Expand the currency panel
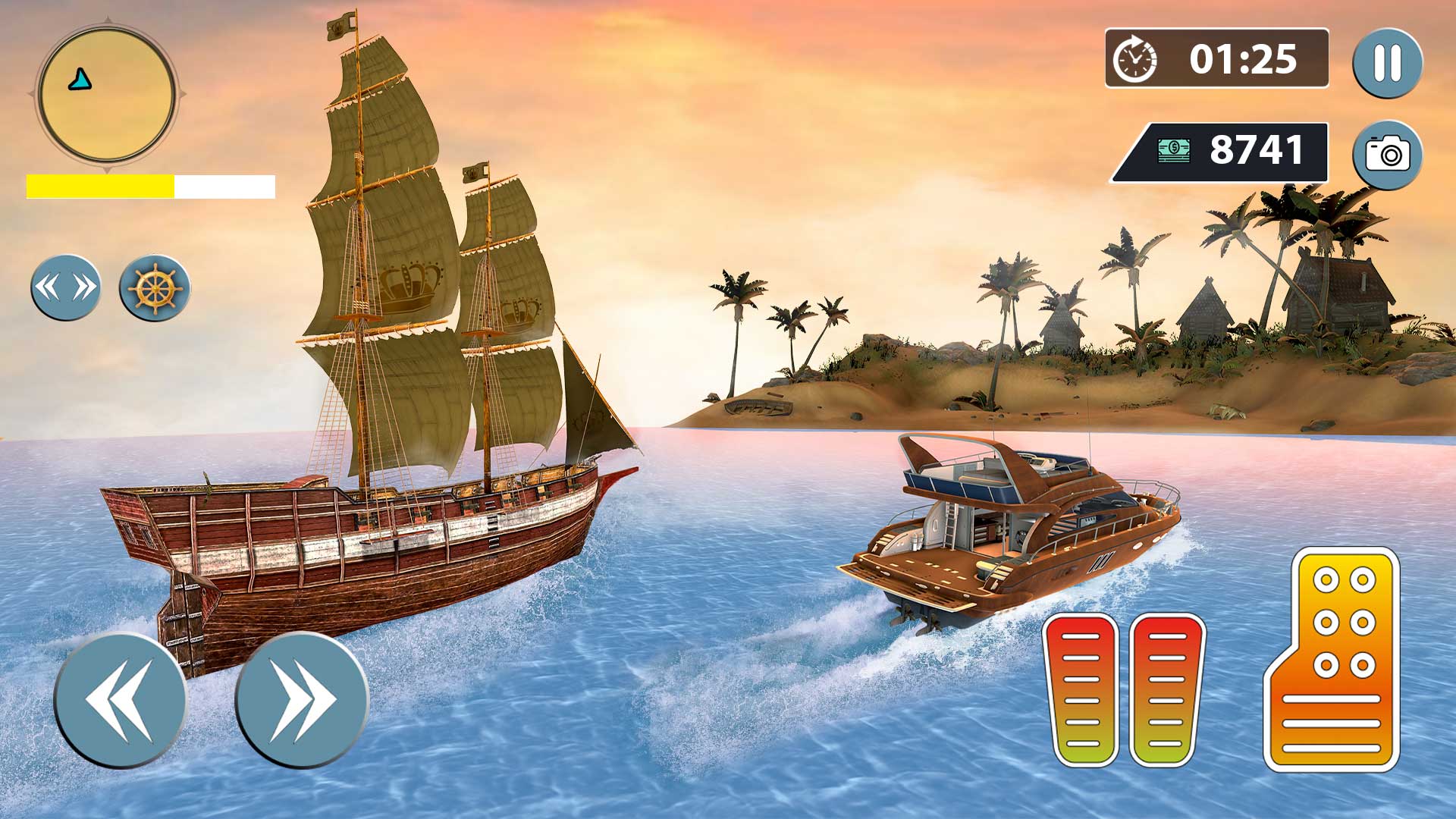Viewport: 1456px width, 819px height. pos(1219,152)
